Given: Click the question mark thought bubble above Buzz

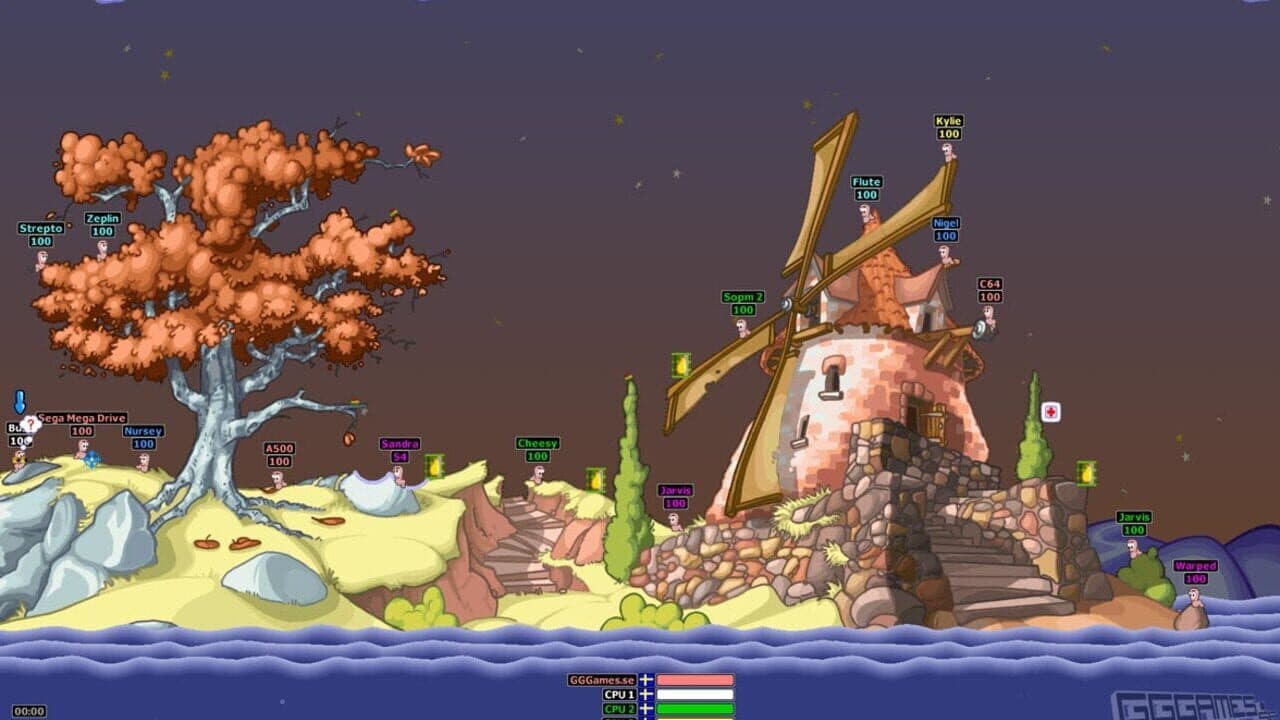Looking at the screenshot, I should pyautogui.click(x=31, y=424).
